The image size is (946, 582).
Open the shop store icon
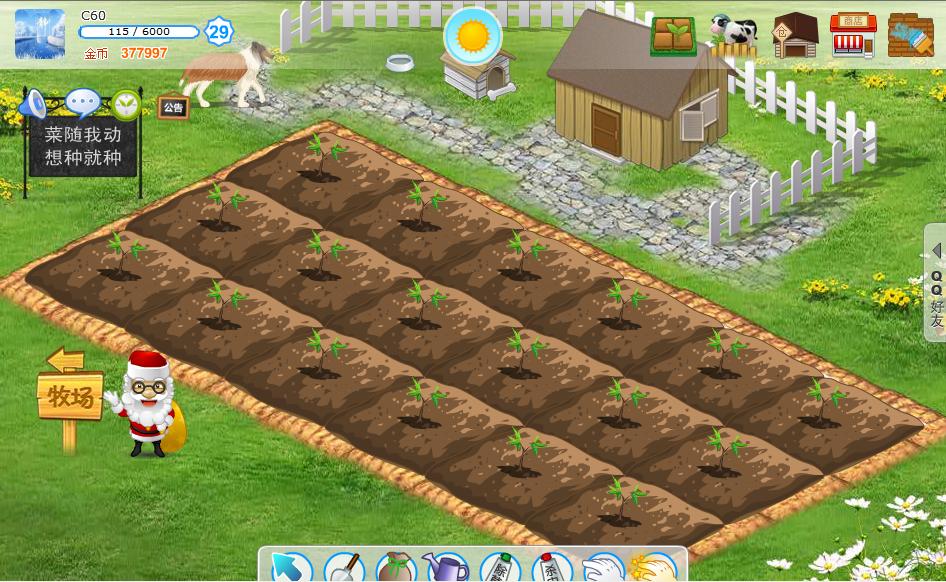853,36
